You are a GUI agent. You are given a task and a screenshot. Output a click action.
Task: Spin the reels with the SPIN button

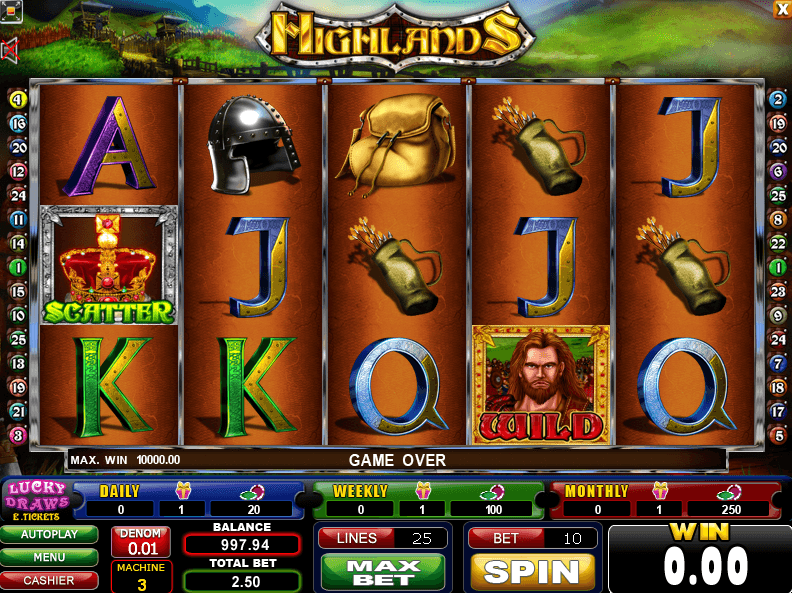tap(532, 572)
